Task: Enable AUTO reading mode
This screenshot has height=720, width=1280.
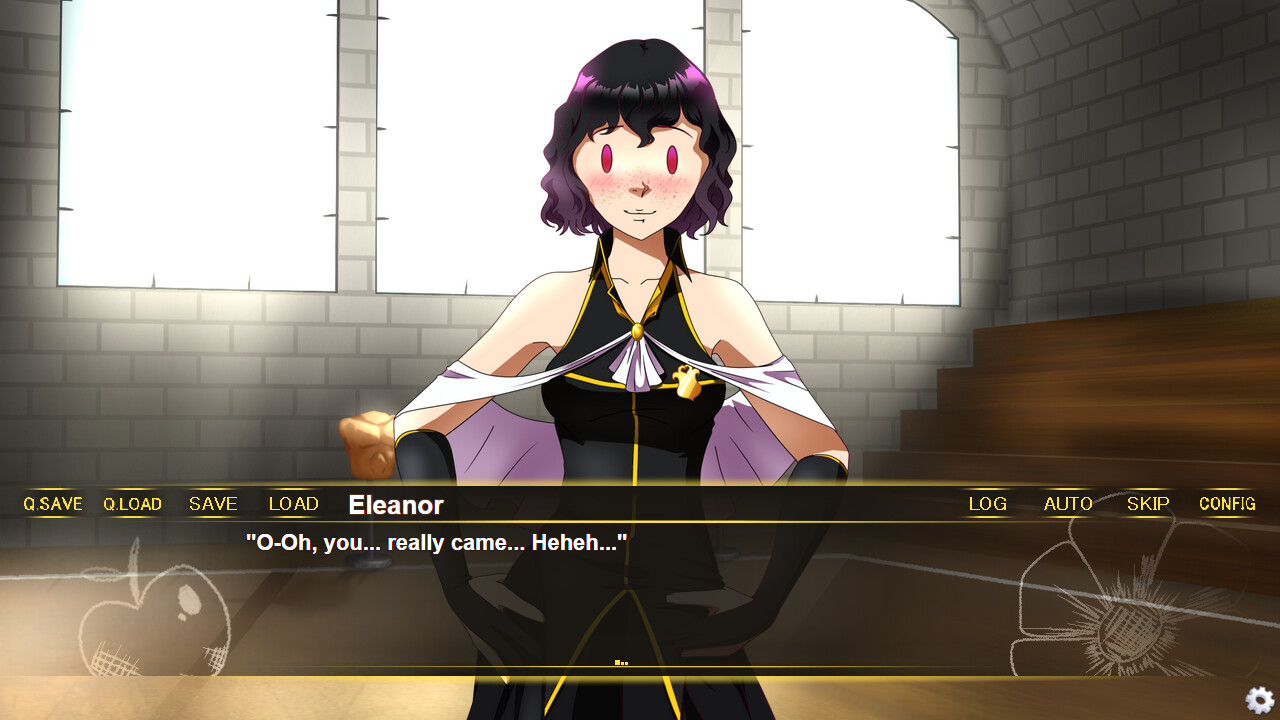Action: (x=1067, y=504)
